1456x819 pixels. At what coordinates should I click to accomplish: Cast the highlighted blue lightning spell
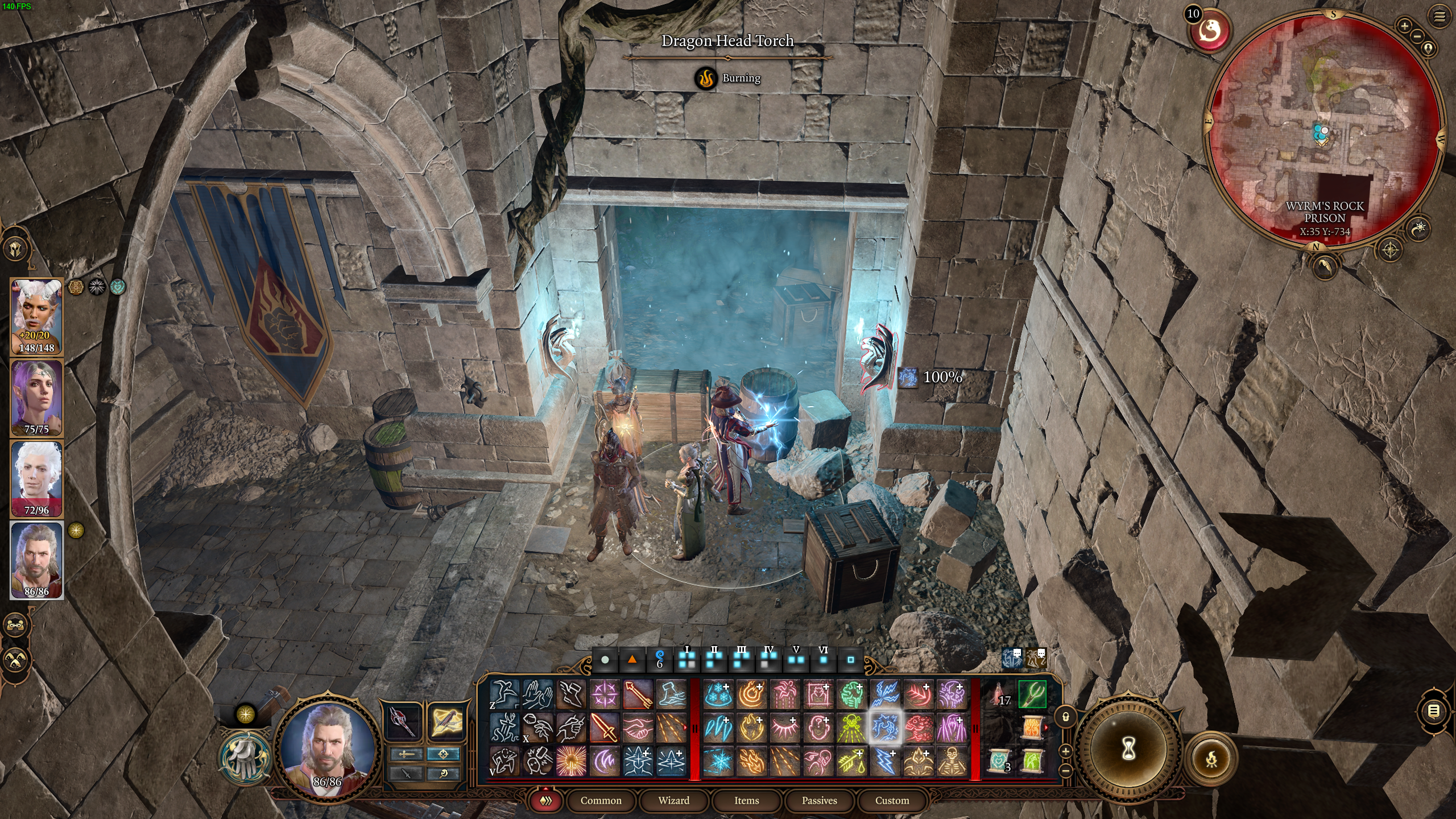(885, 727)
